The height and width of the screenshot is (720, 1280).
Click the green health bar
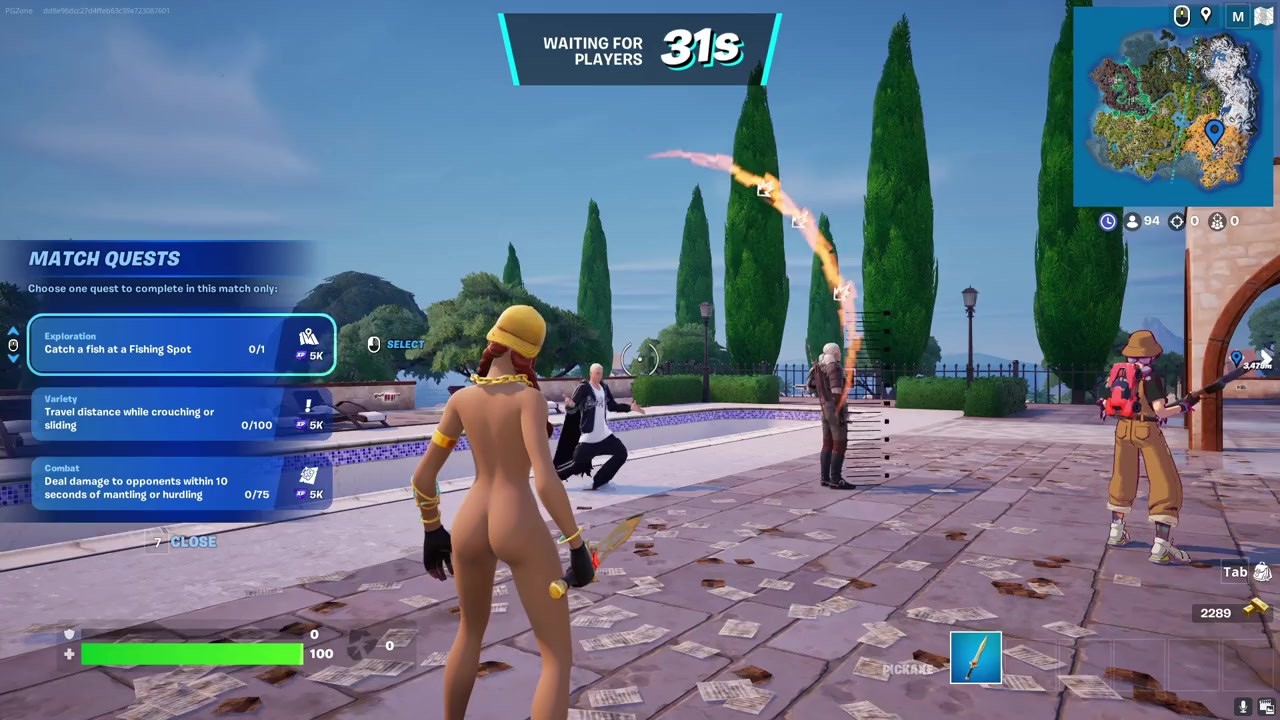pyautogui.click(x=190, y=653)
